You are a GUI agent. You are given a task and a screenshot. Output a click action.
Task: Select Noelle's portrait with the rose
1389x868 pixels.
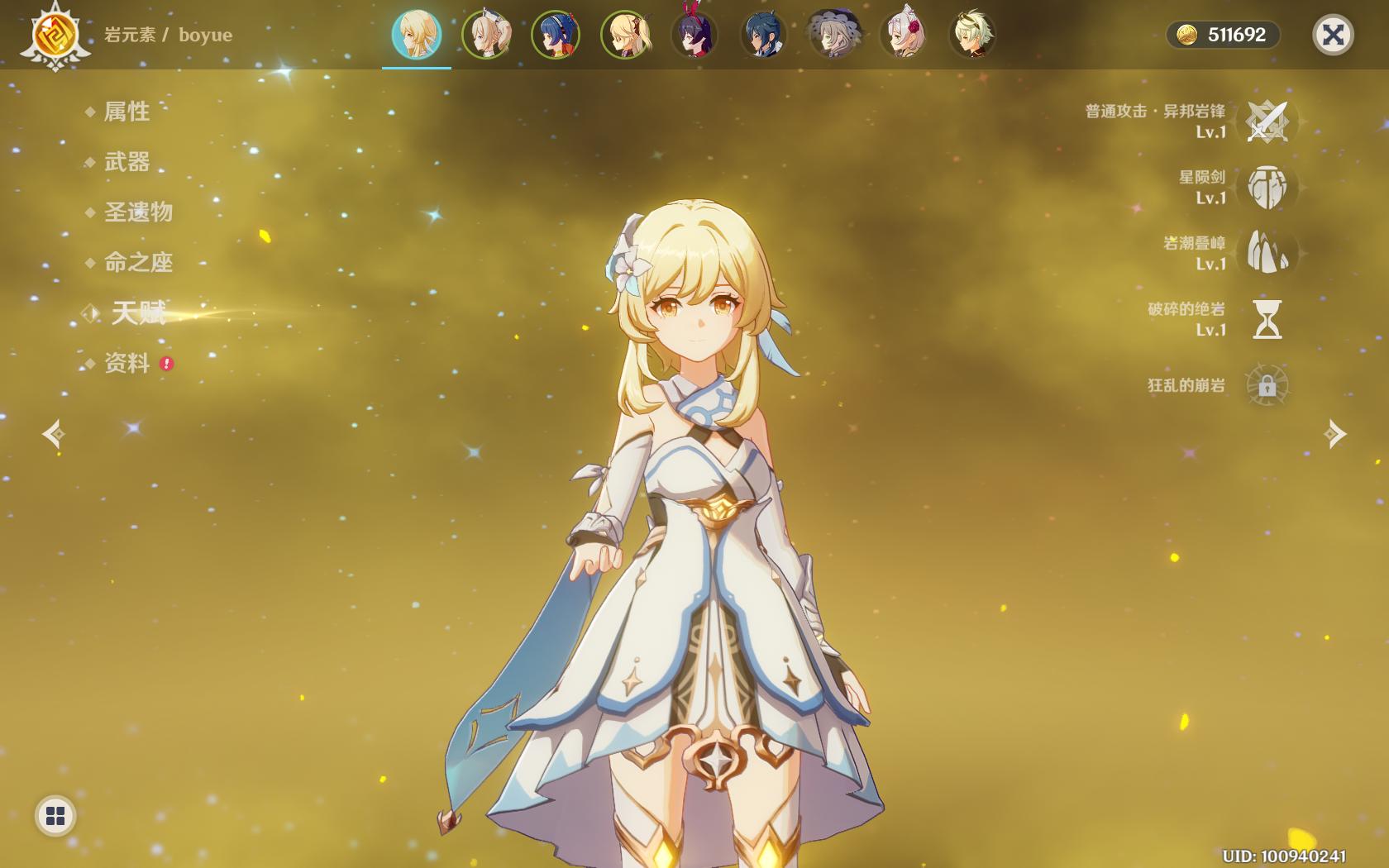(903, 35)
